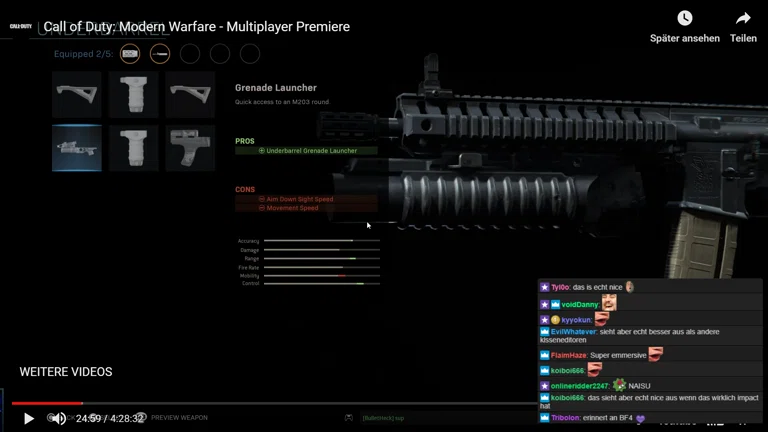Choose the hooked handstop grip attachment
The image size is (768, 432).
(x=190, y=148)
